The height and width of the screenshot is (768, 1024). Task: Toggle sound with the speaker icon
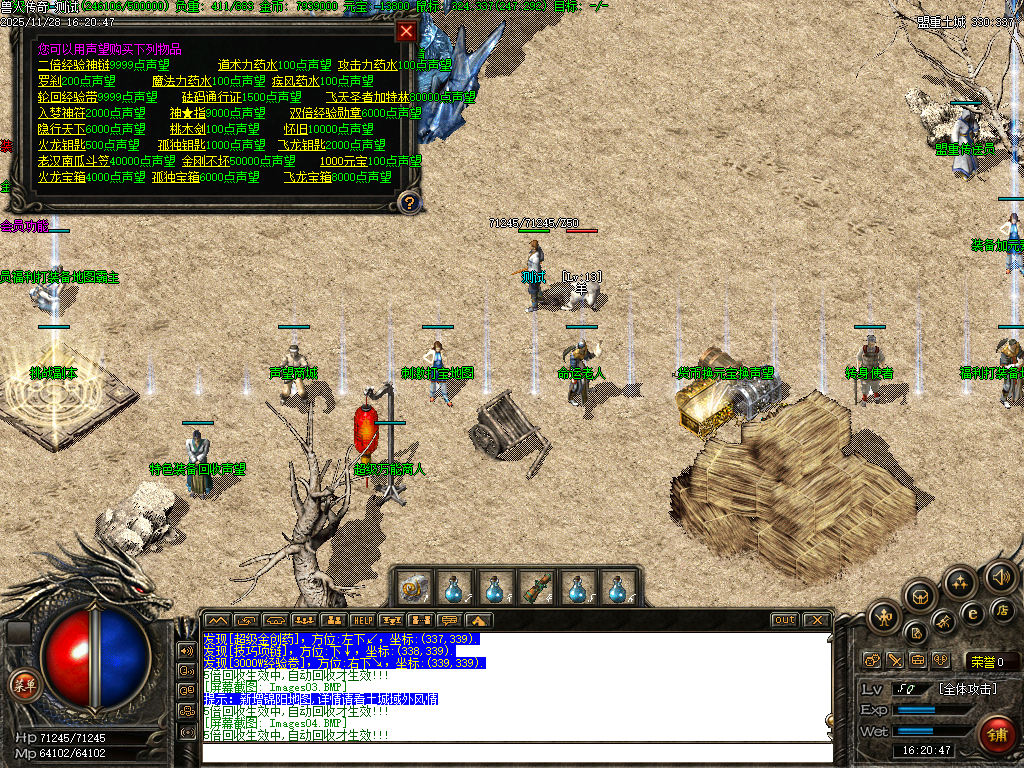tap(1000, 575)
